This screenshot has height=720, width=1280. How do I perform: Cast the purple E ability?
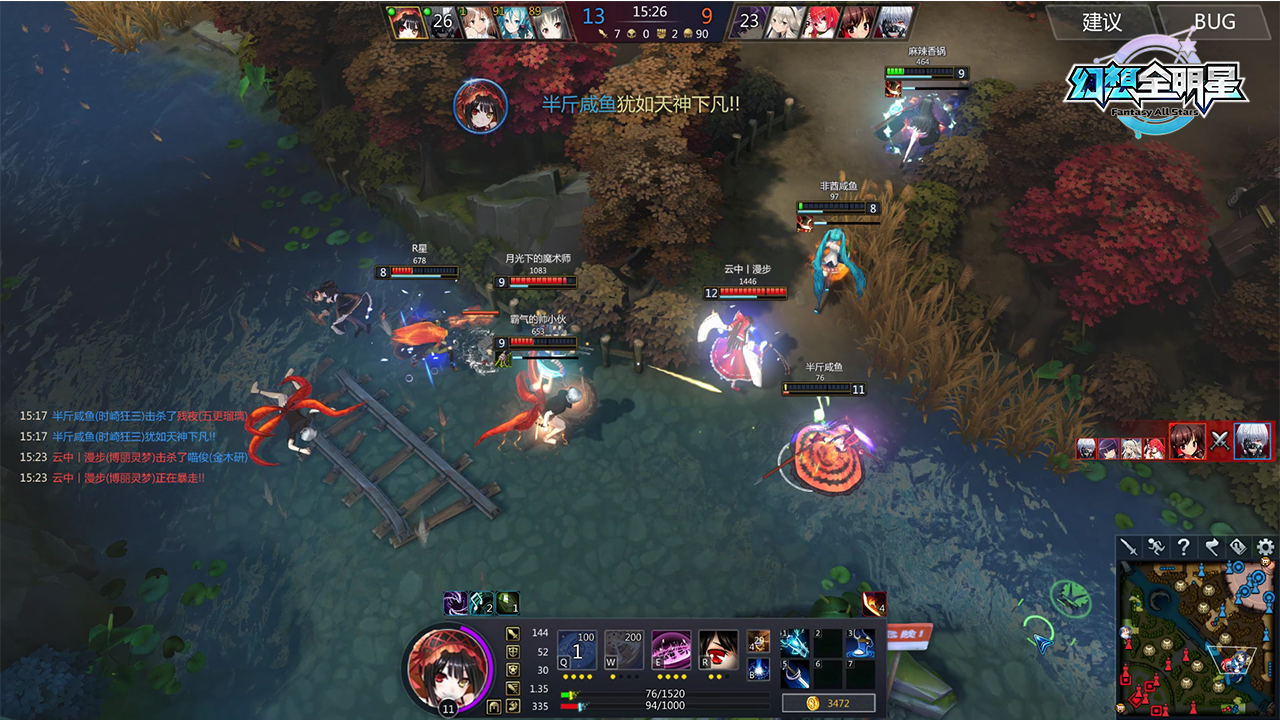tap(671, 649)
